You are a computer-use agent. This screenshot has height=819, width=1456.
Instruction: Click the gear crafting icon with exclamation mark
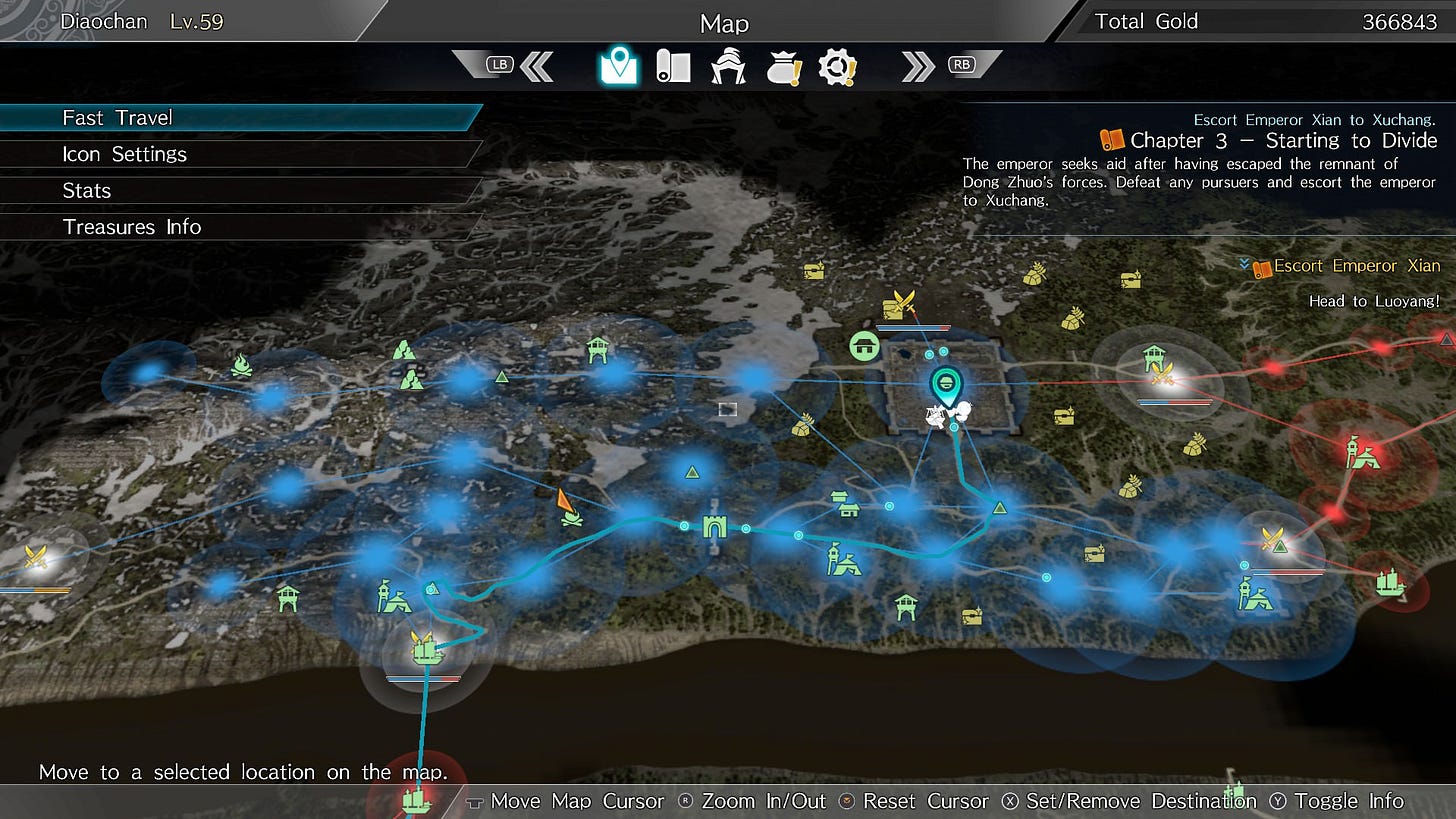point(839,66)
